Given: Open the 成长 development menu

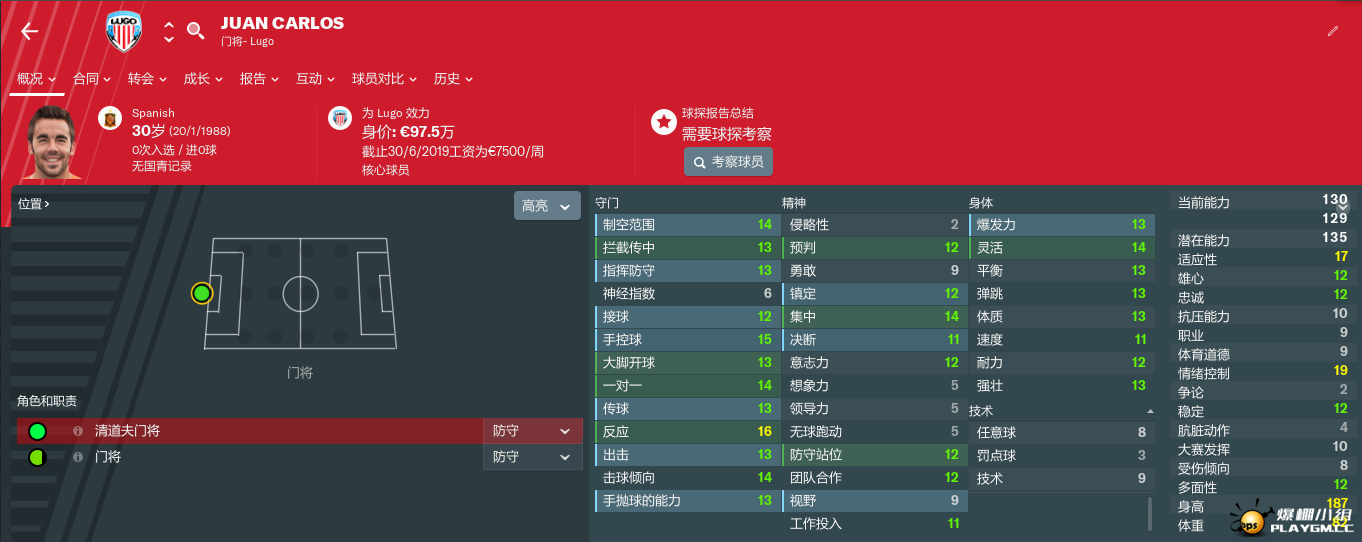Looking at the screenshot, I should (203, 79).
